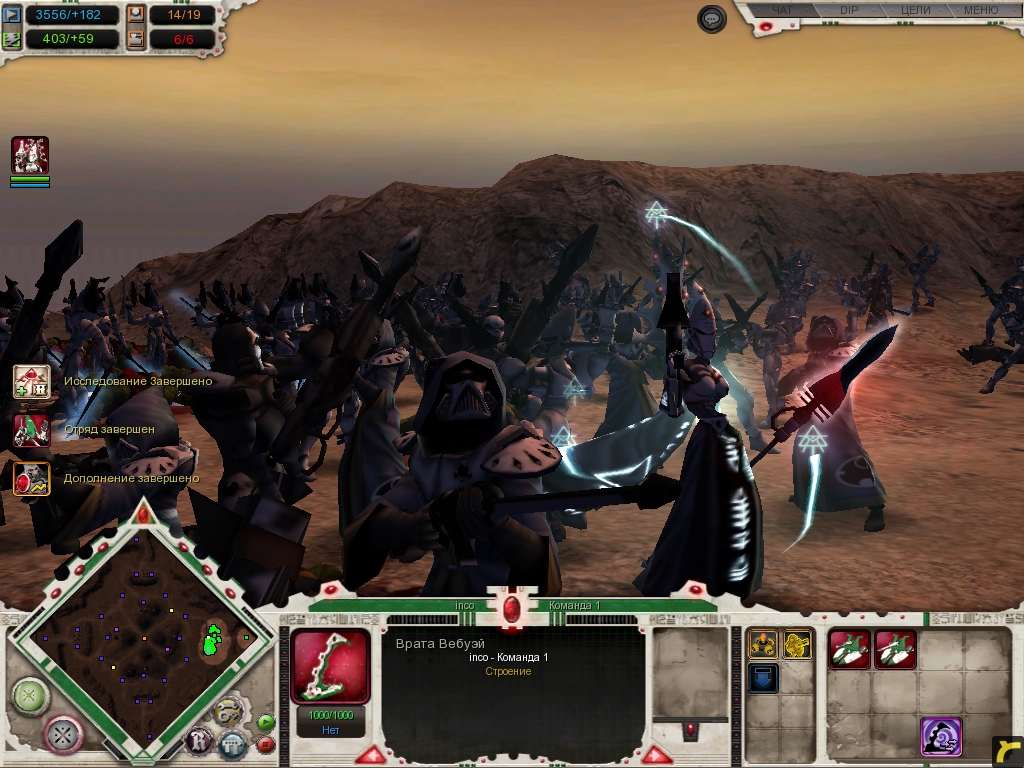Show the ЦЕЛИ objectives list
This screenshot has height=768, width=1024.
[x=915, y=10]
